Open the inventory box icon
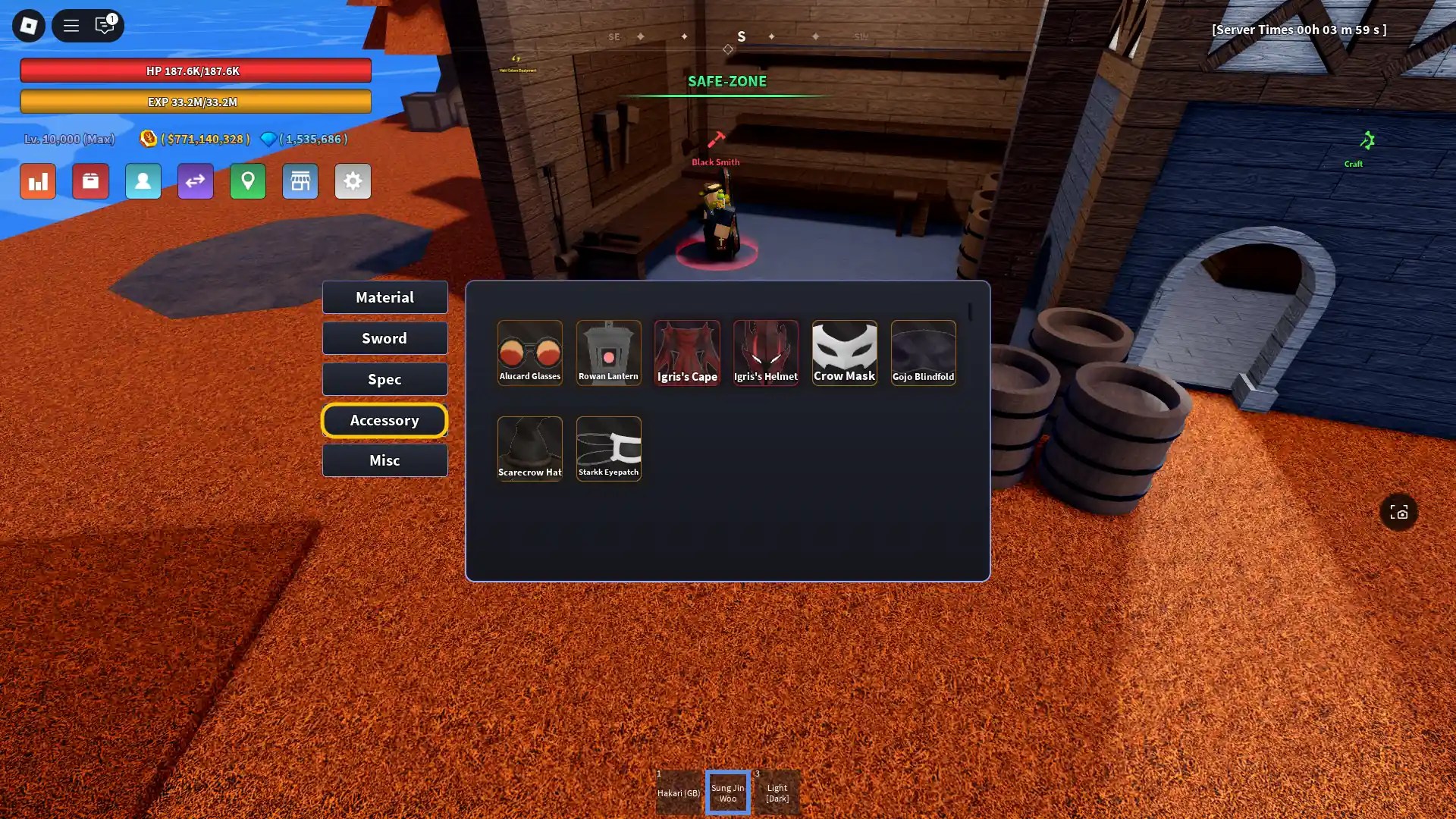Screen dimensions: 1456x819 coord(90,181)
